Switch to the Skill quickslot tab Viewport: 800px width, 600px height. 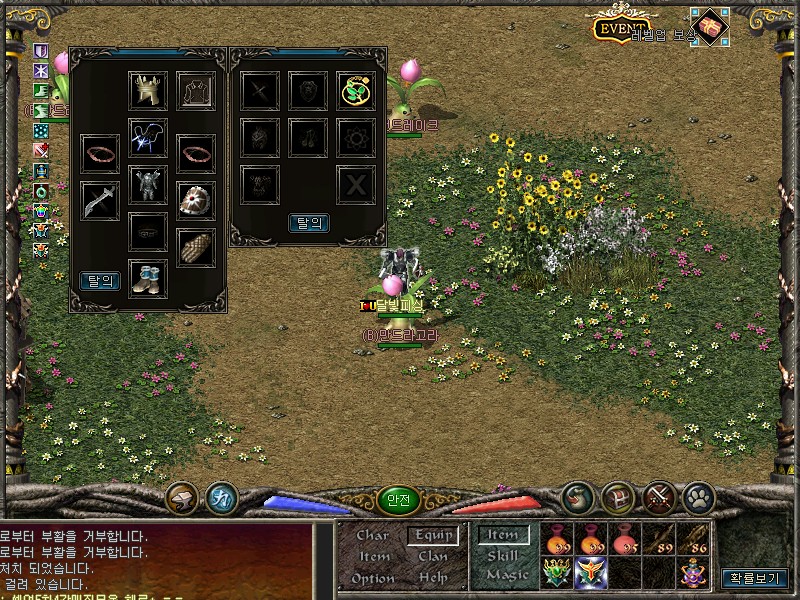[x=503, y=555]
